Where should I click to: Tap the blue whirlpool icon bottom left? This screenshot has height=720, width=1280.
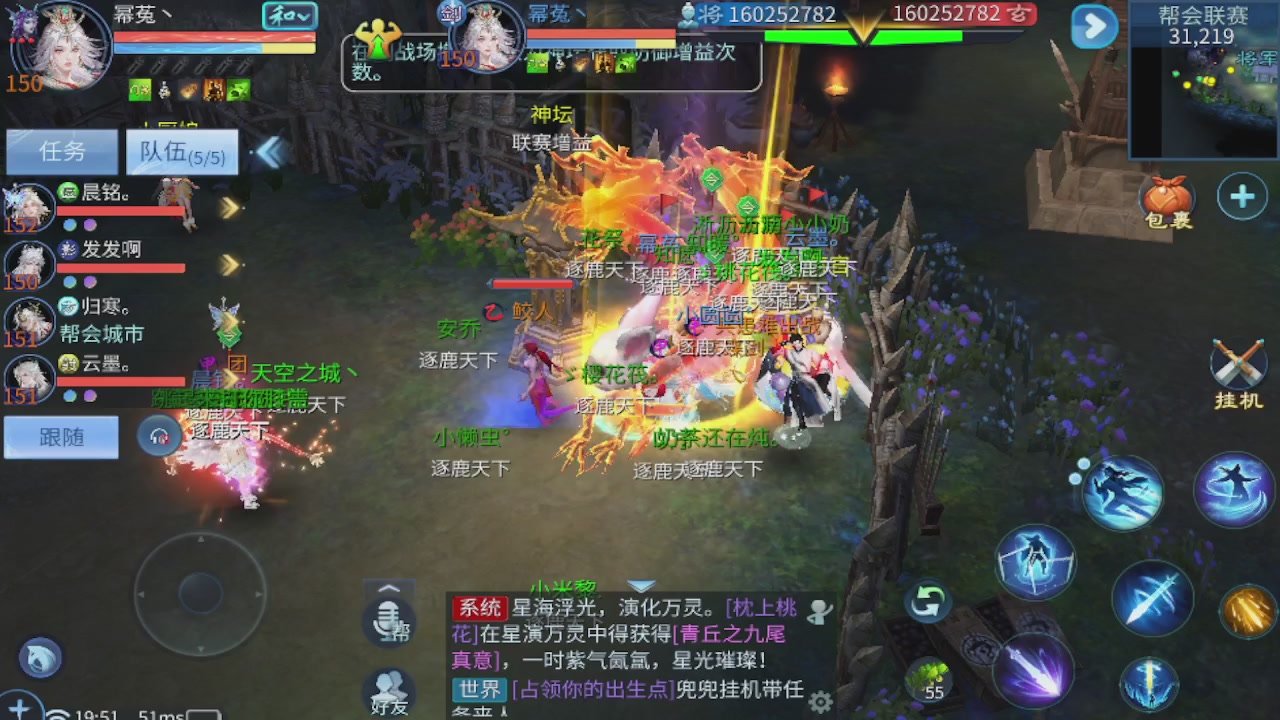(x=40, y=657)
